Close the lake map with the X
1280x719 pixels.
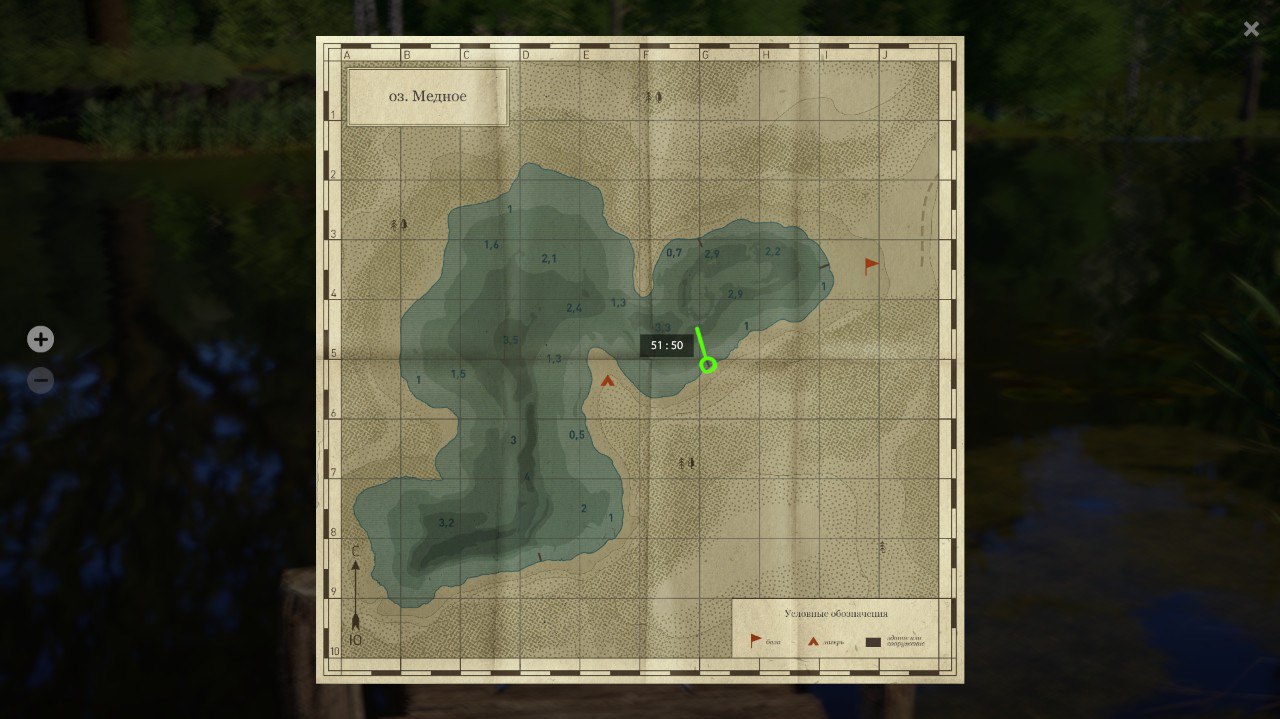point(1251,29)
